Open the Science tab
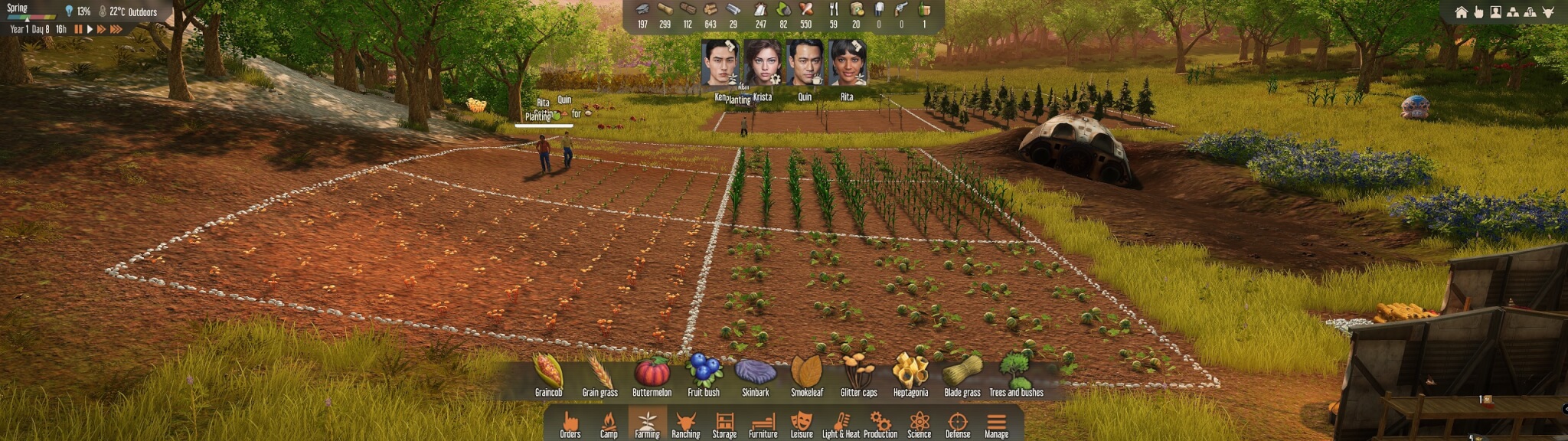The image size is (1568, 441). point(919,424)
